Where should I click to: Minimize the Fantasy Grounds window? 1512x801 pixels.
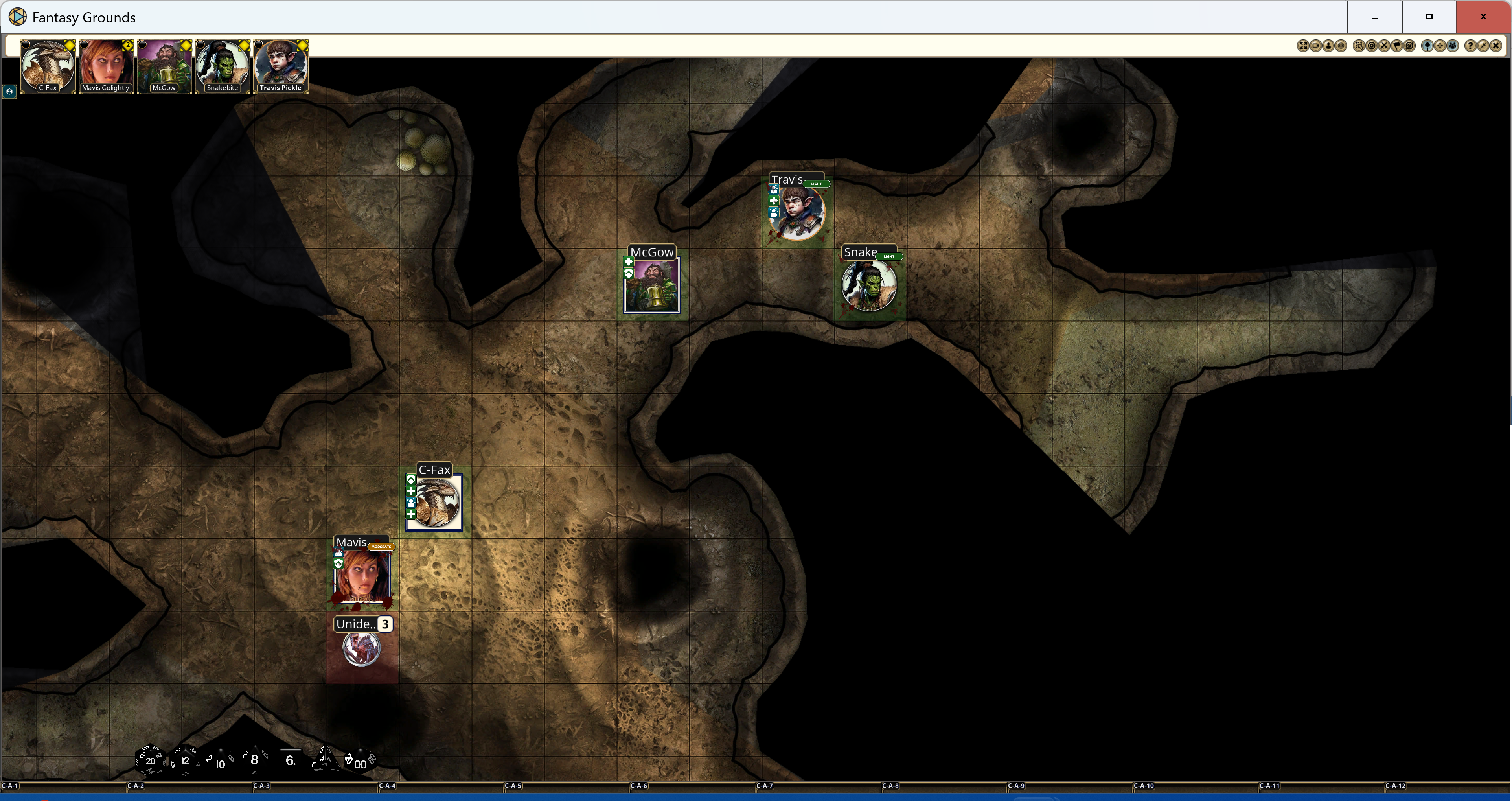point(1375,17)
